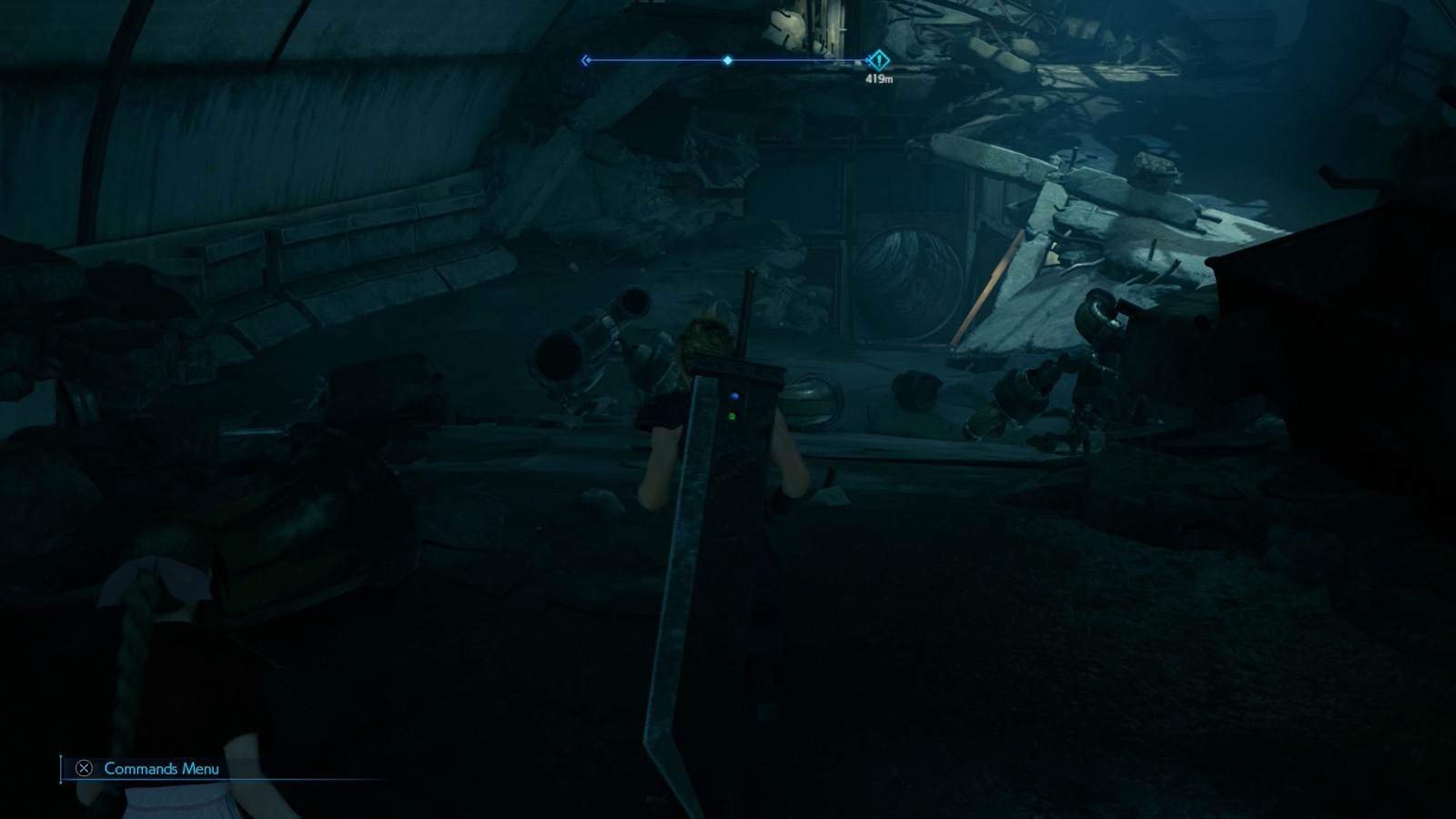
Task: Click the waypoint diamond outline to expand objective
Action: [879, 61]
